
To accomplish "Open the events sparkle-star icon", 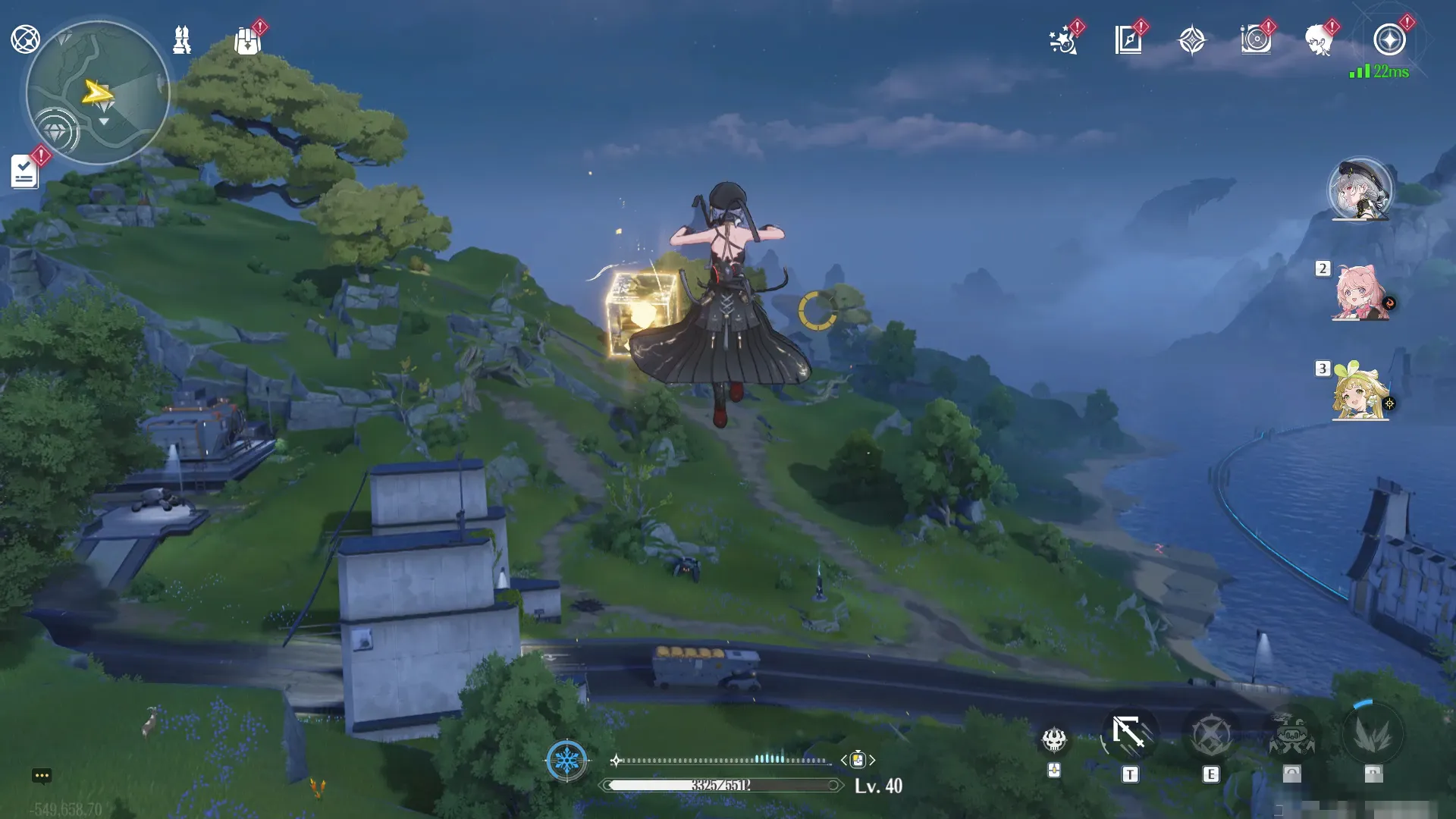I will (1063, 40).
